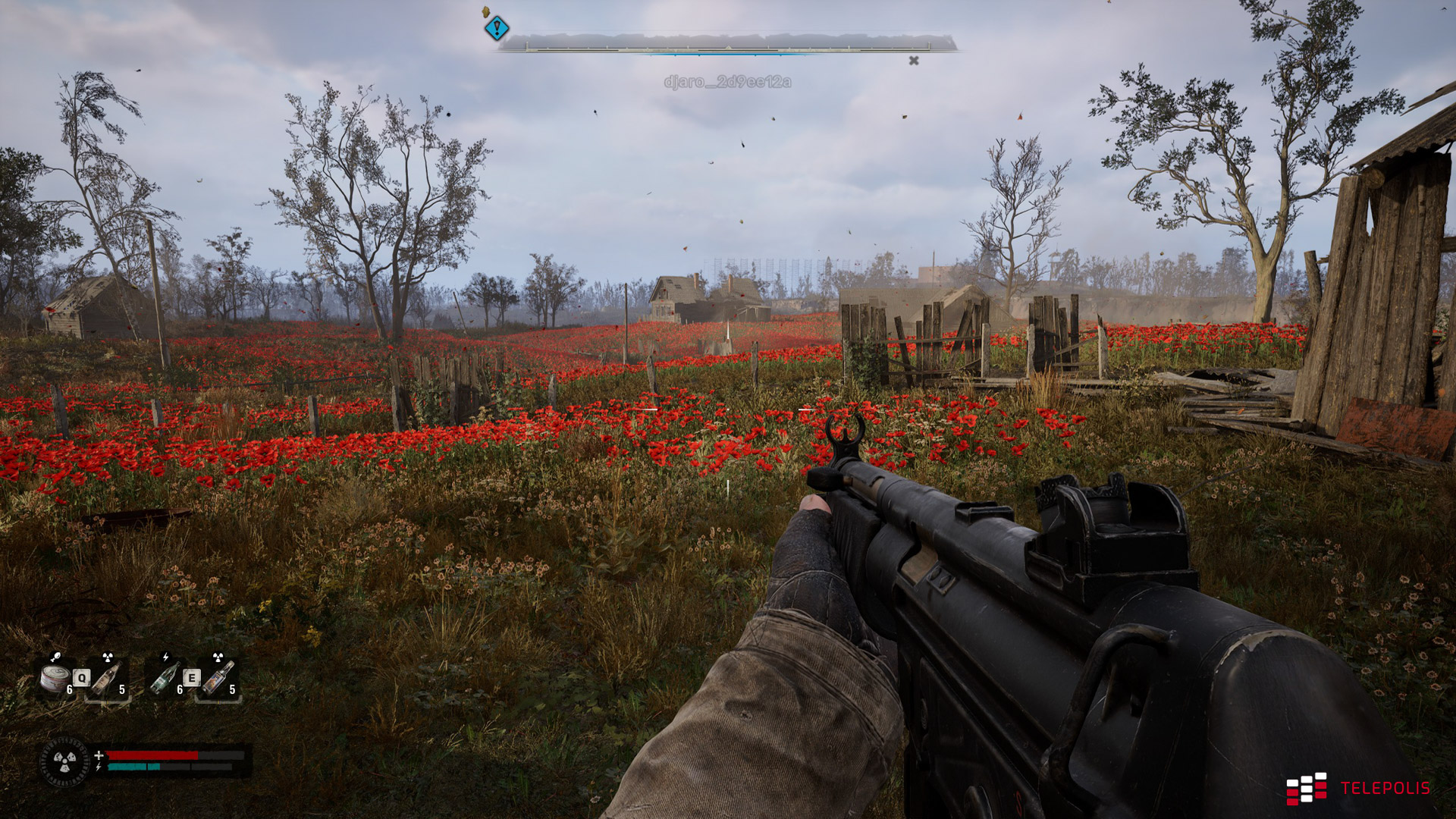1456x819 pixels.
Task: Click the blue quest marker diamond
Action: (x=497, y=29)
